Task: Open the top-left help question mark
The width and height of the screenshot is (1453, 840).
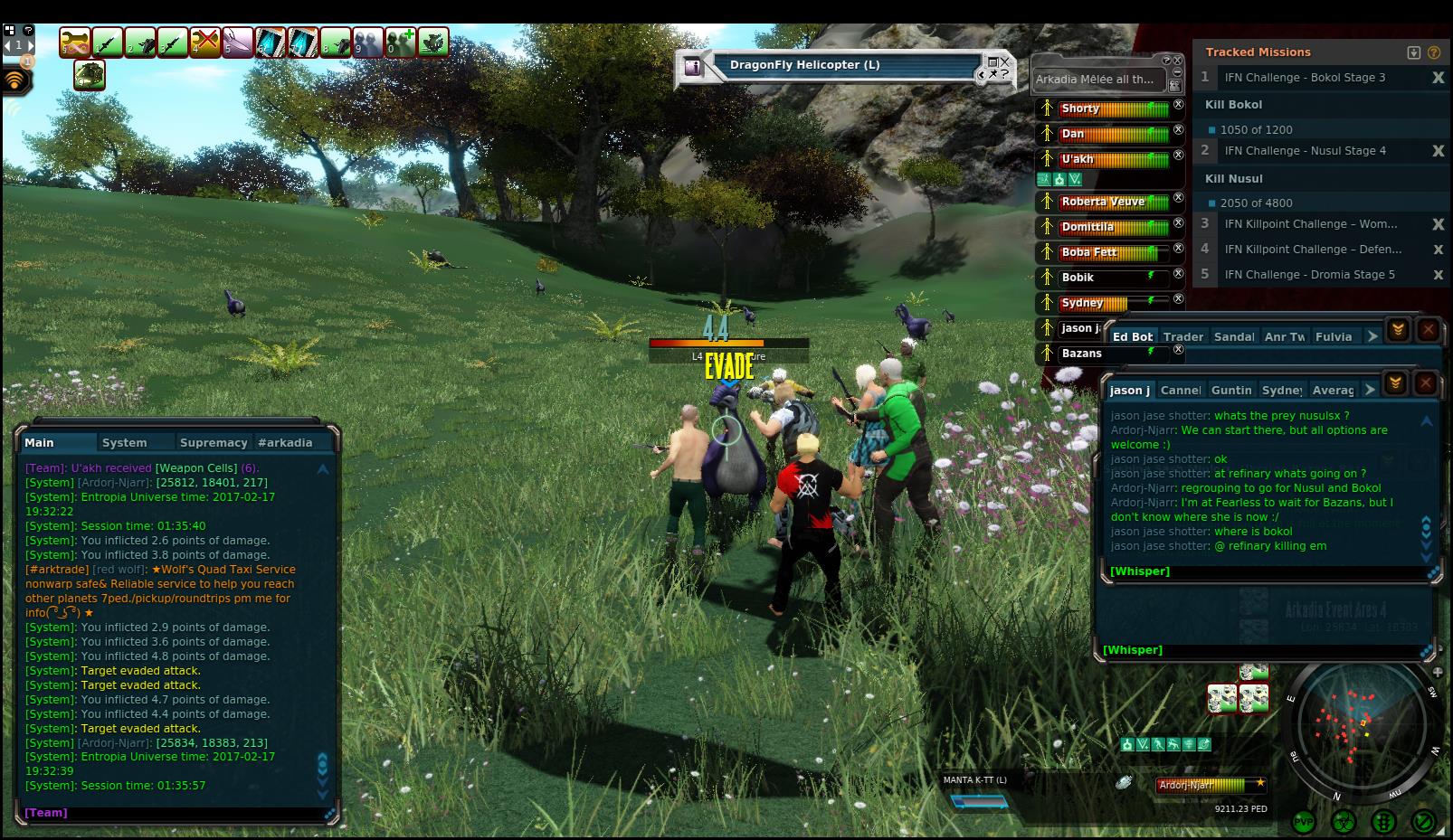Action: [28, 30]
